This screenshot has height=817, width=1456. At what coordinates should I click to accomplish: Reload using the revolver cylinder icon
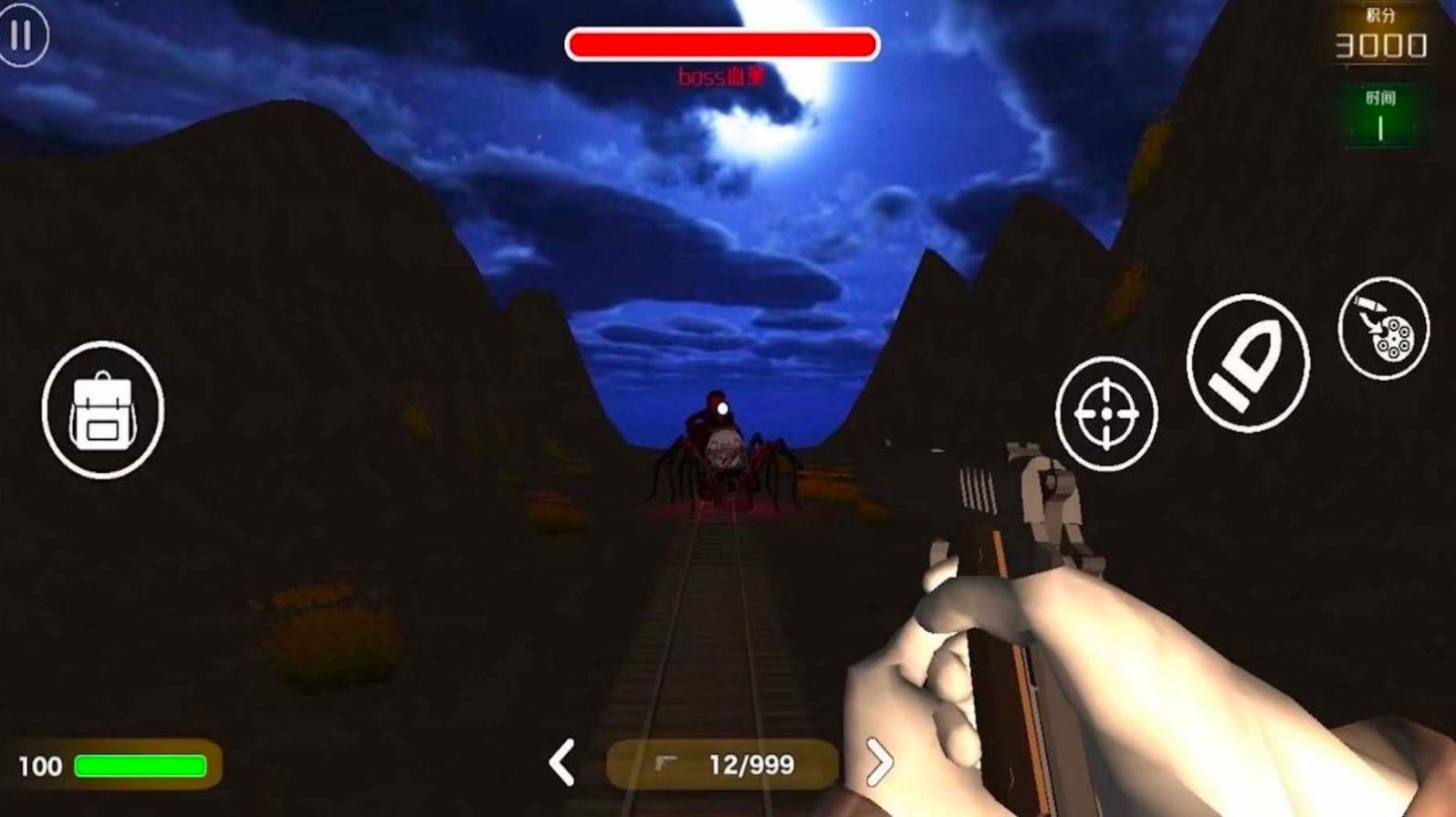(x=1383, y=328)
